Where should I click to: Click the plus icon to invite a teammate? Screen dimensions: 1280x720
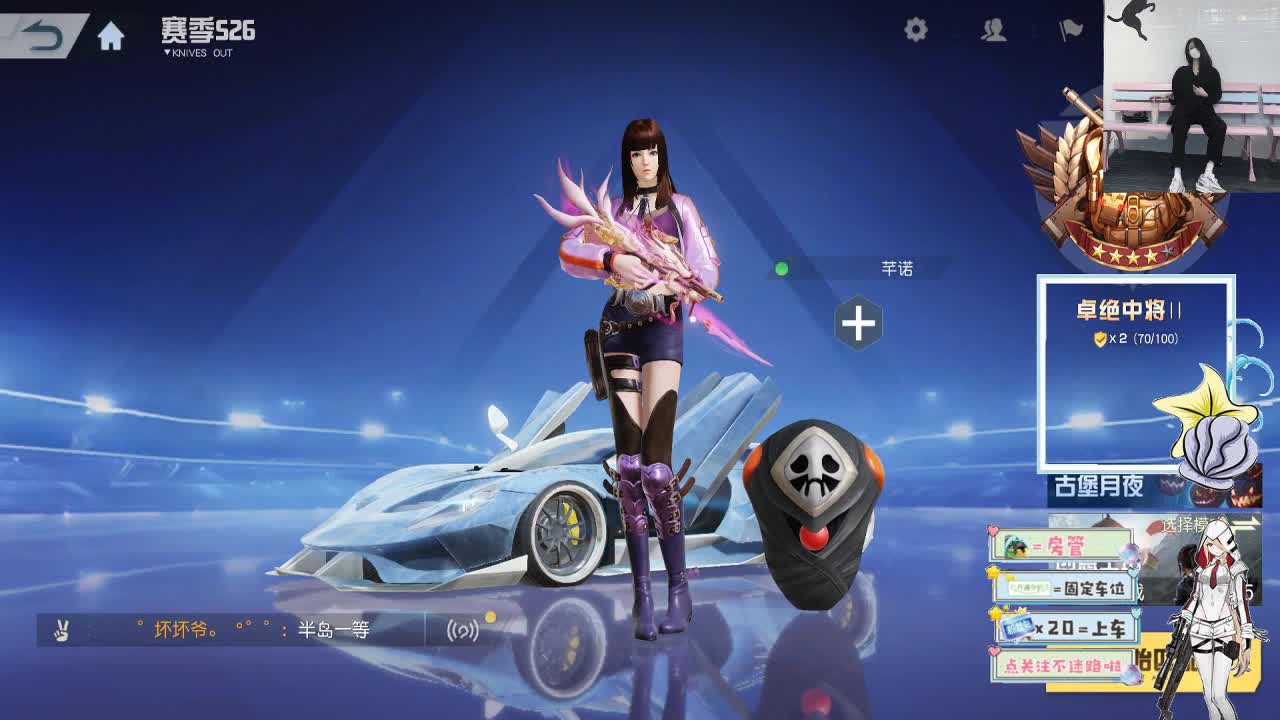(858, 321)
